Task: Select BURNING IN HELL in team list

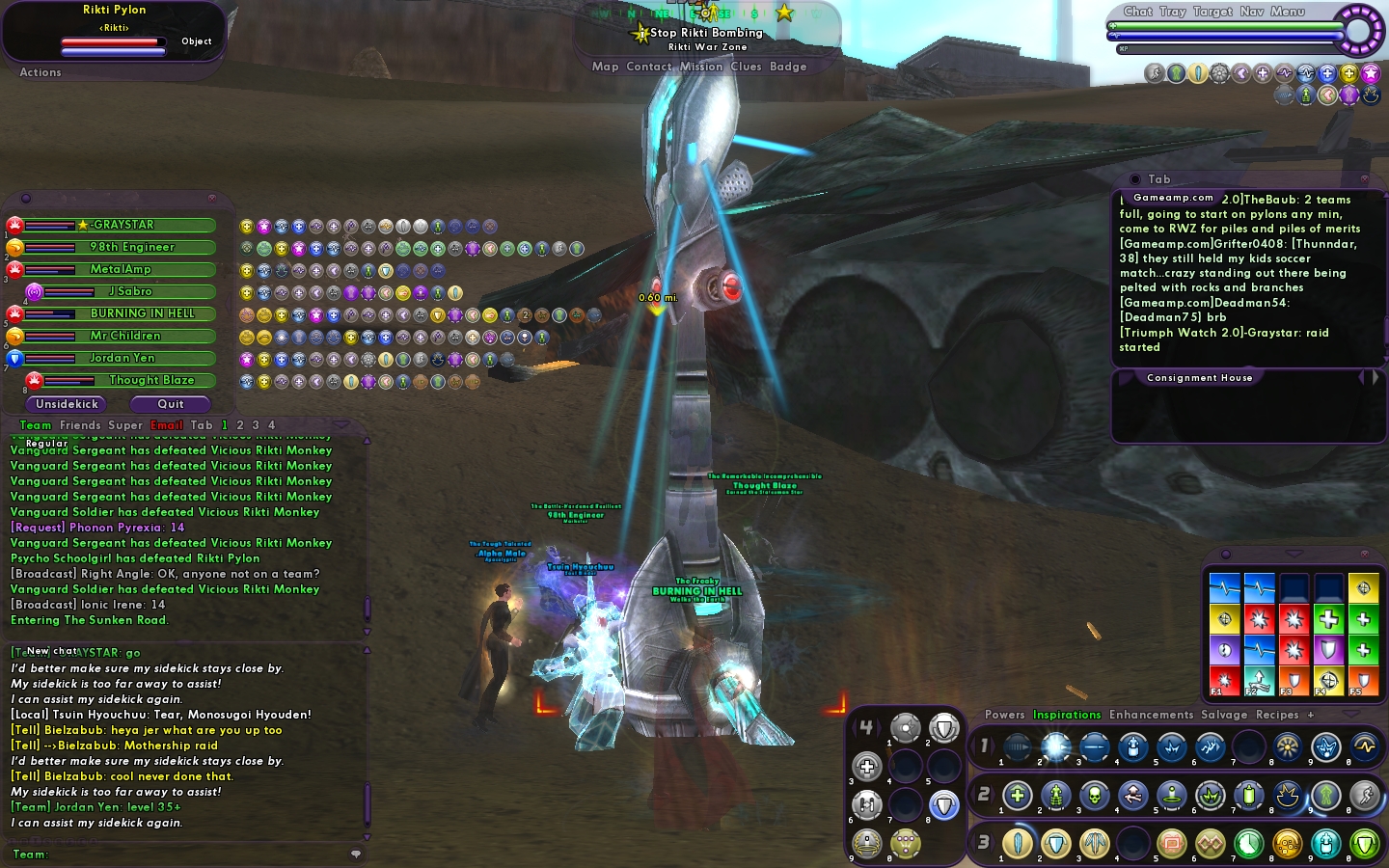Action: click(x=142, y=313)
